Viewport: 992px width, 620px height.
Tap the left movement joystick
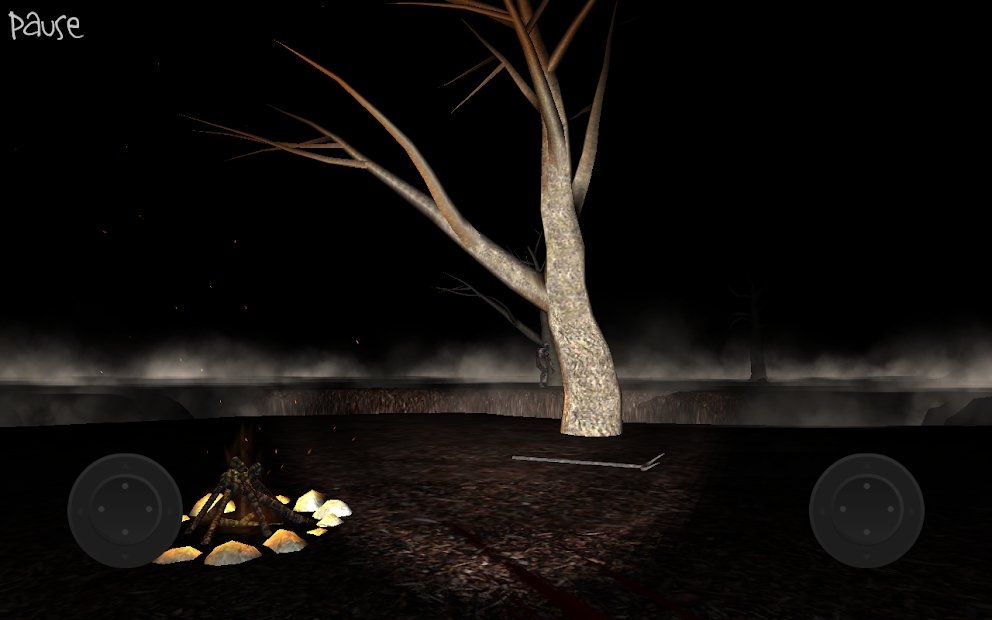point(125,510)
